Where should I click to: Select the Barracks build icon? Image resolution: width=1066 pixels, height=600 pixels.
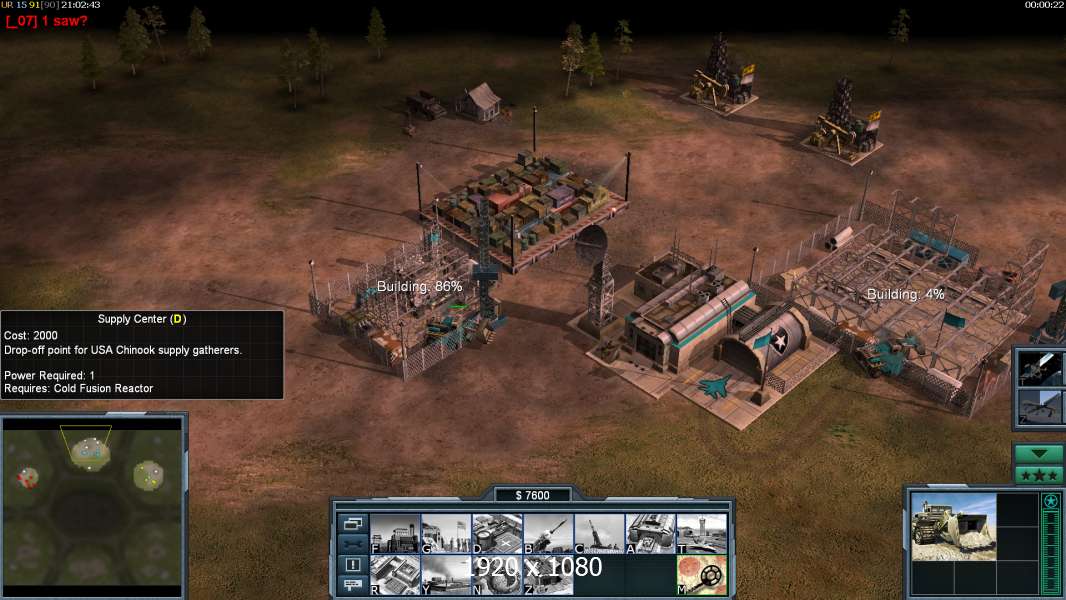click(x=445, y=534)
